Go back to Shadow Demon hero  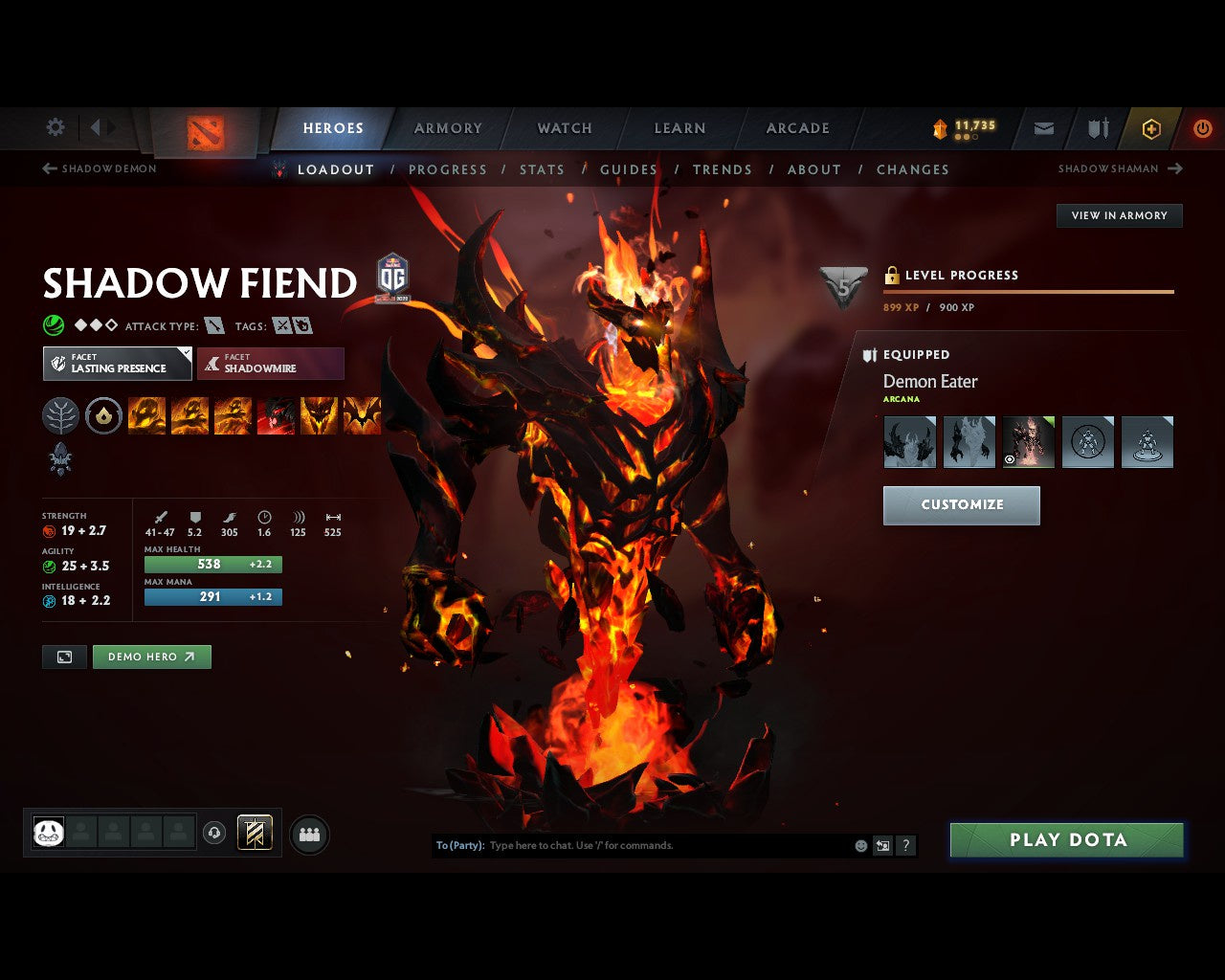pyautogui.click(x=99, y=168)
